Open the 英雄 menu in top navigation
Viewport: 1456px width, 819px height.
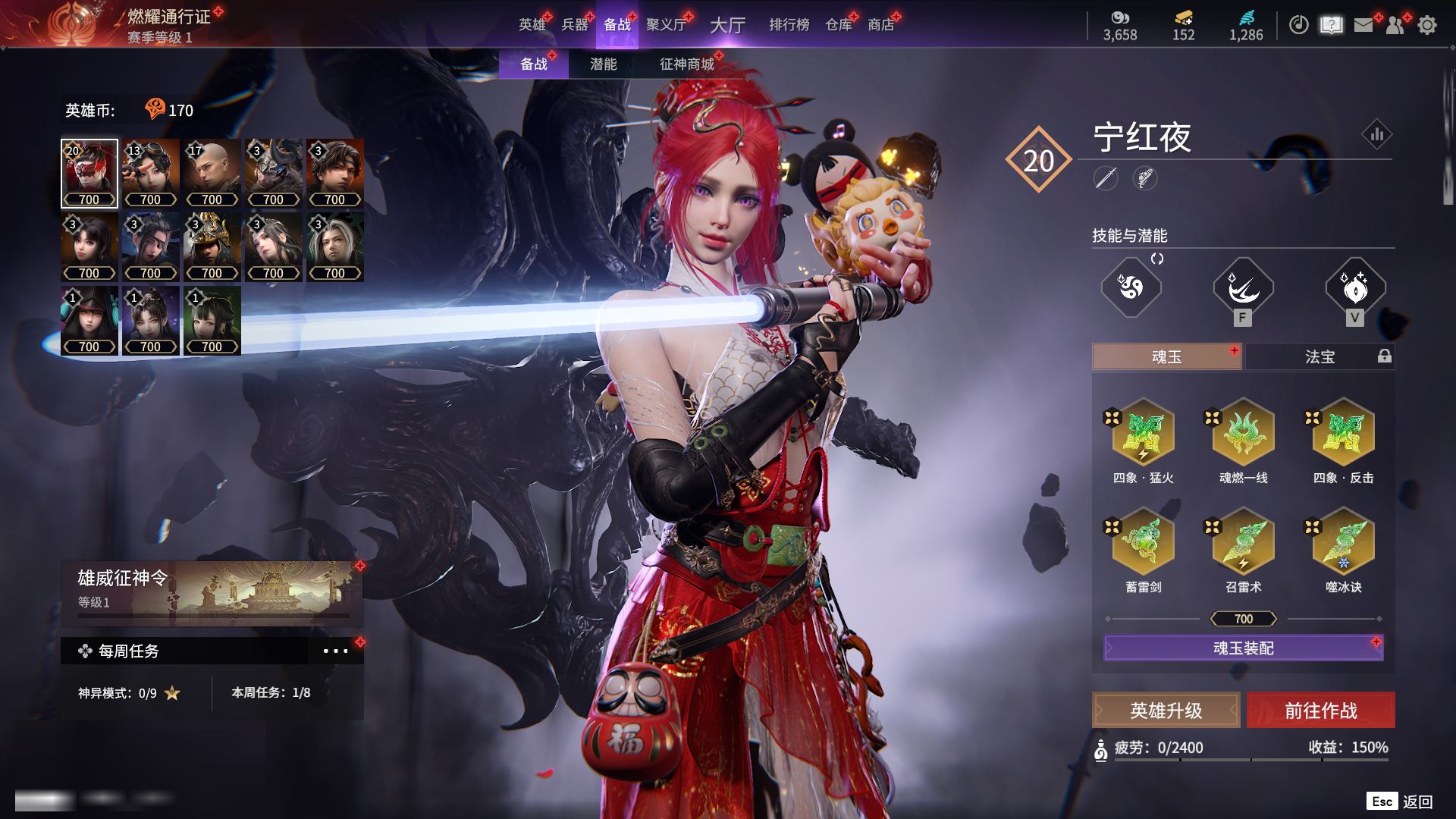pos(532,25)
